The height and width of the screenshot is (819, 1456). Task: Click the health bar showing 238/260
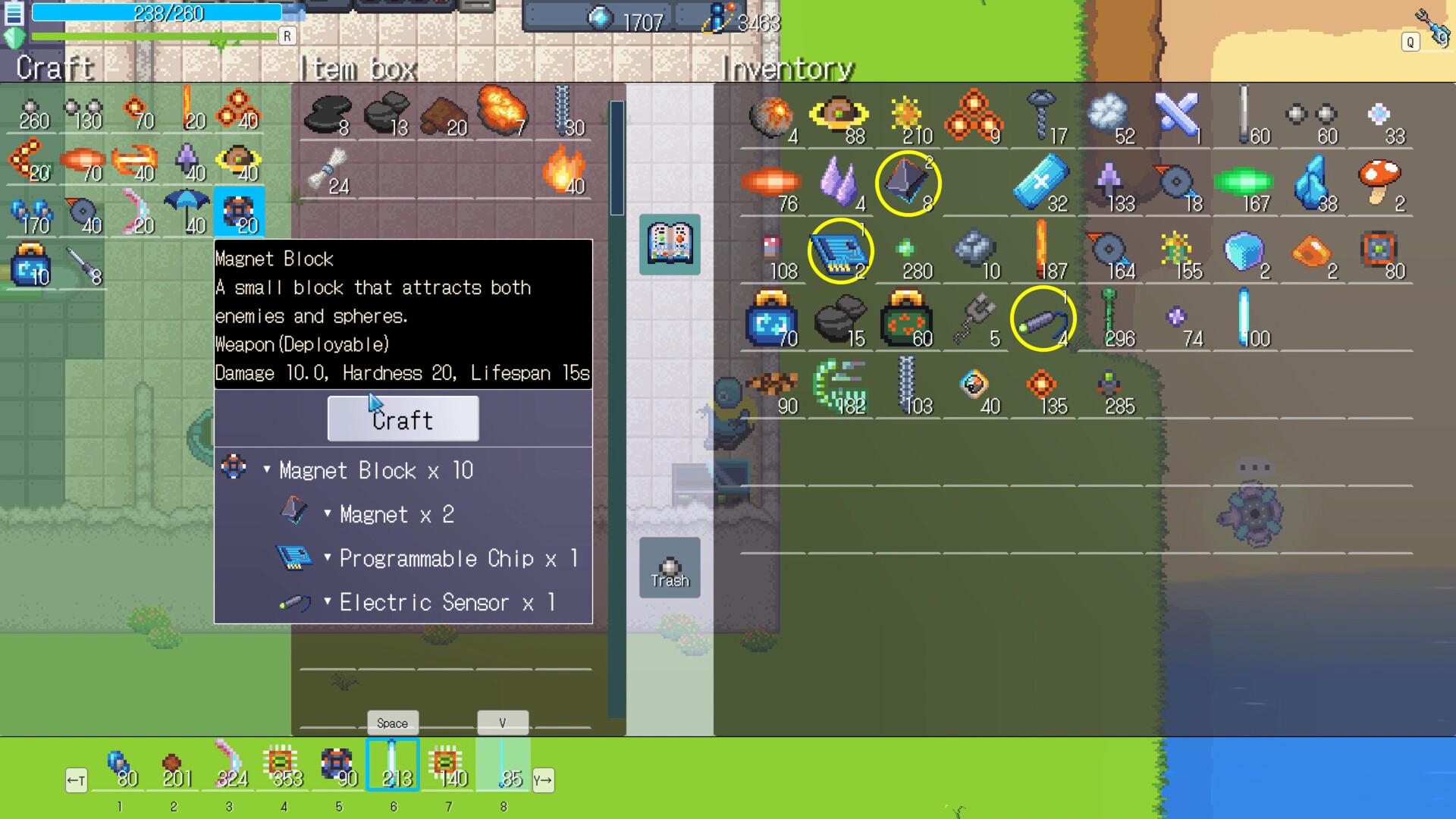168,13
